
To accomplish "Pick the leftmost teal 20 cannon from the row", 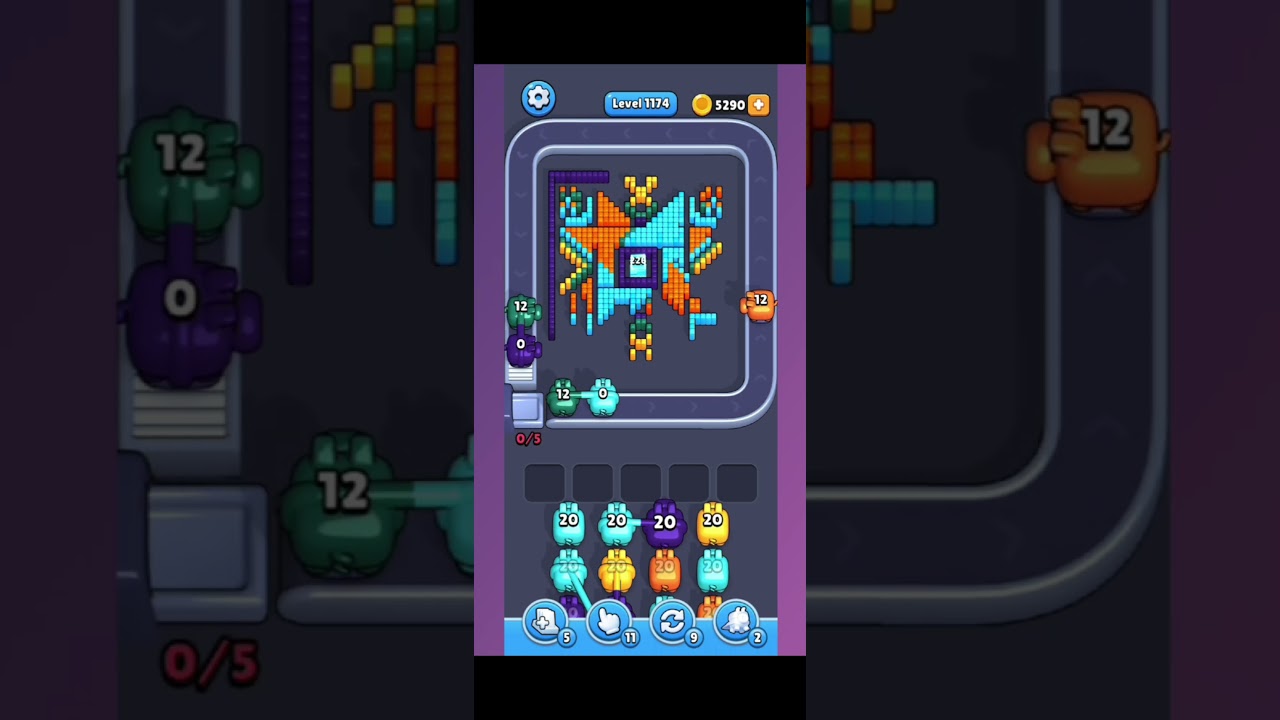I will [x=568, y=521].
